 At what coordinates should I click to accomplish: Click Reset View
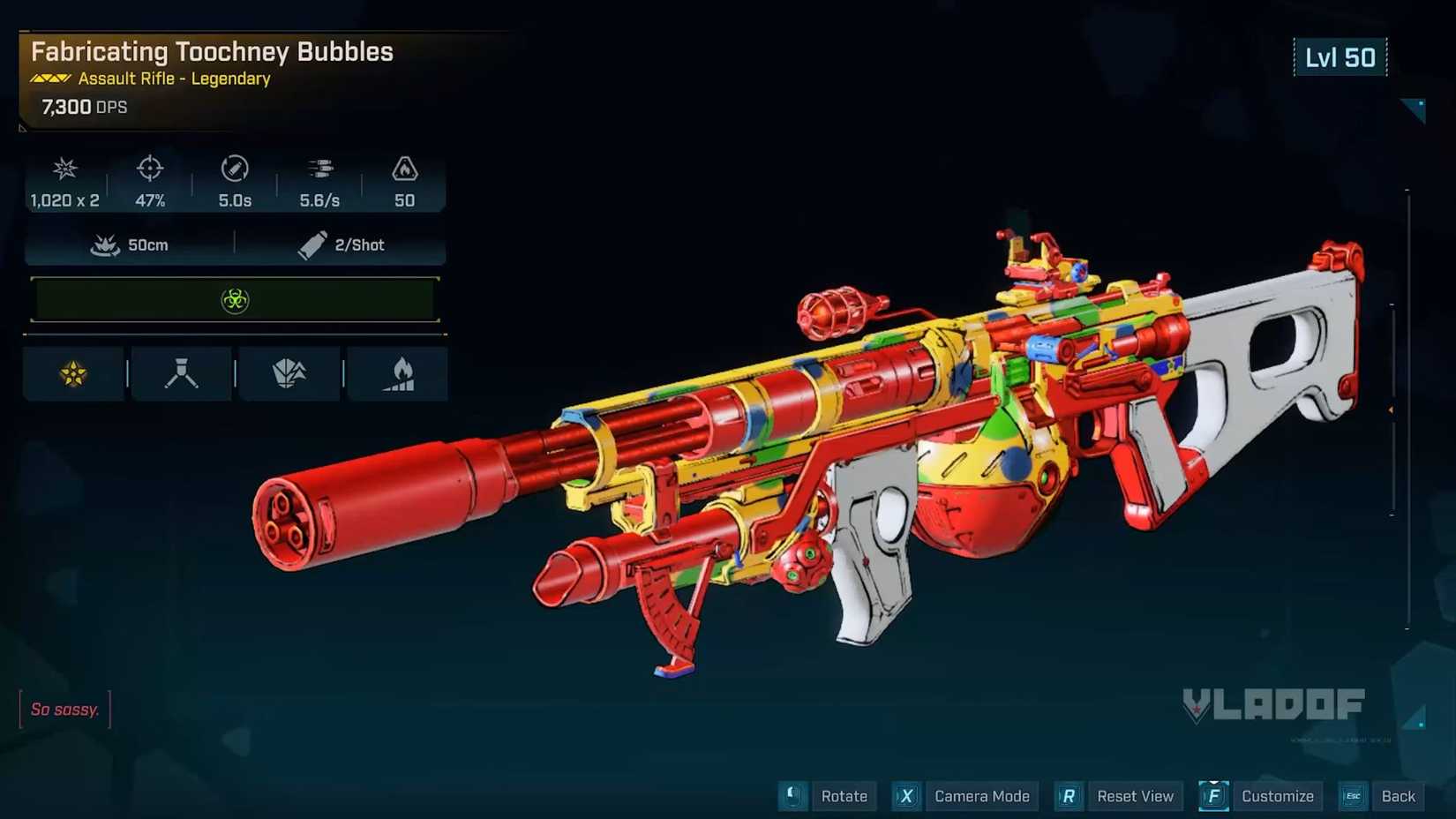pyautogui.click(x=1135, y=795)
